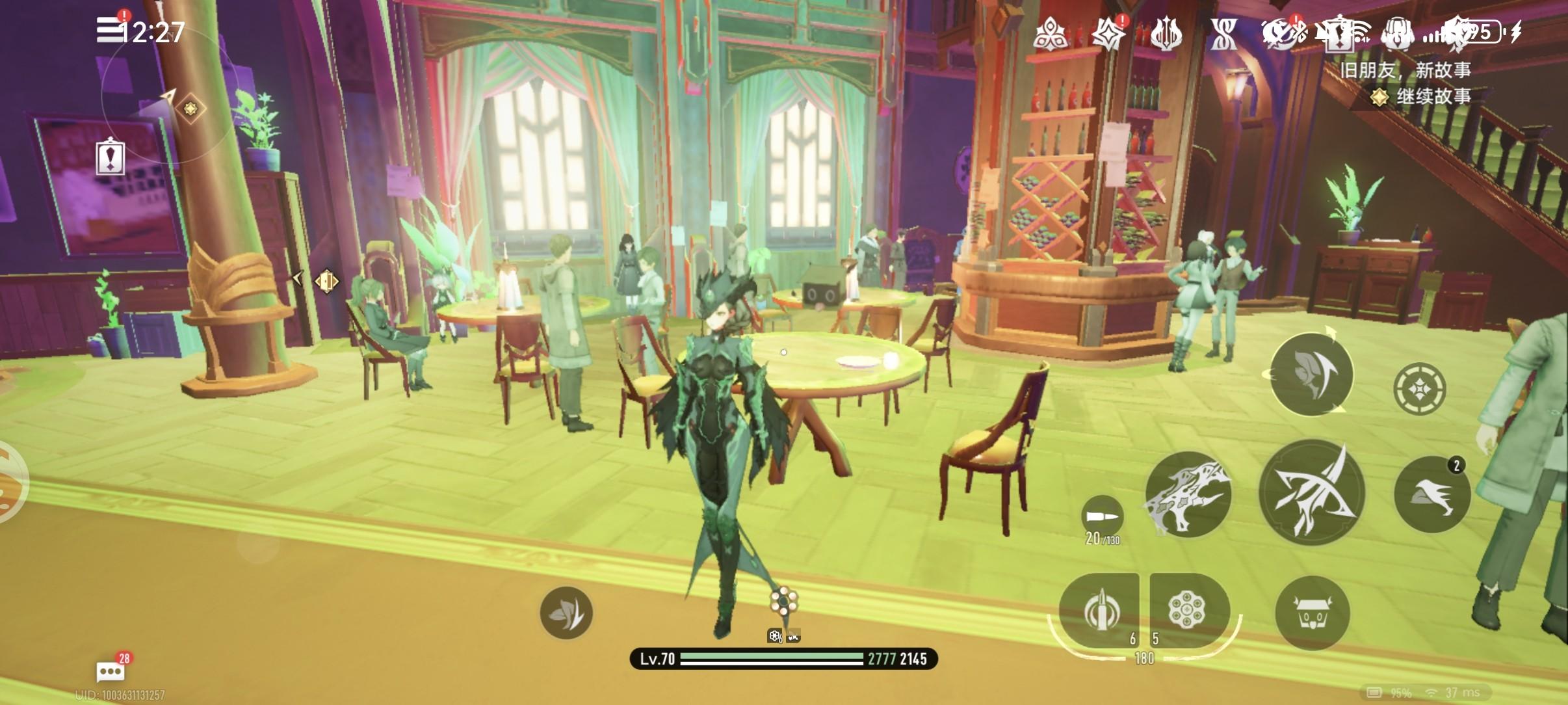Activate the bird dash button with 2 charges
Screen dimensions: 1568x705
click(1431, 494)
